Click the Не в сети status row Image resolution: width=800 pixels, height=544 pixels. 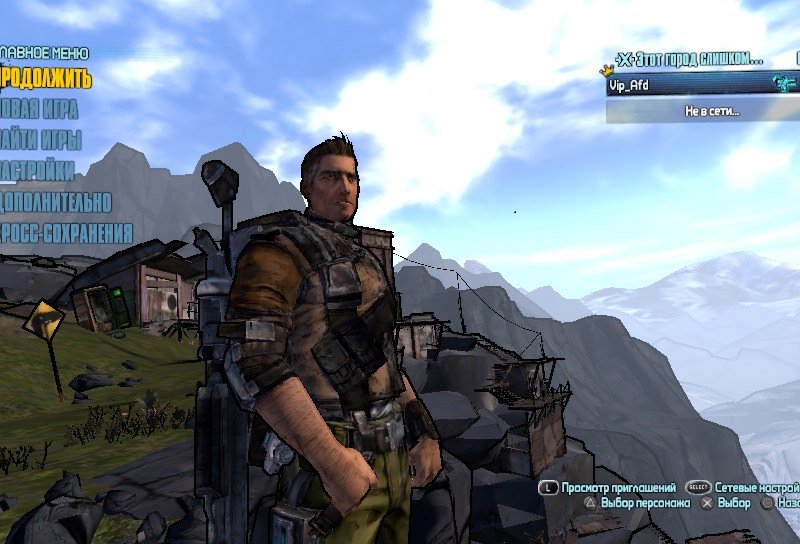(711, 111)
